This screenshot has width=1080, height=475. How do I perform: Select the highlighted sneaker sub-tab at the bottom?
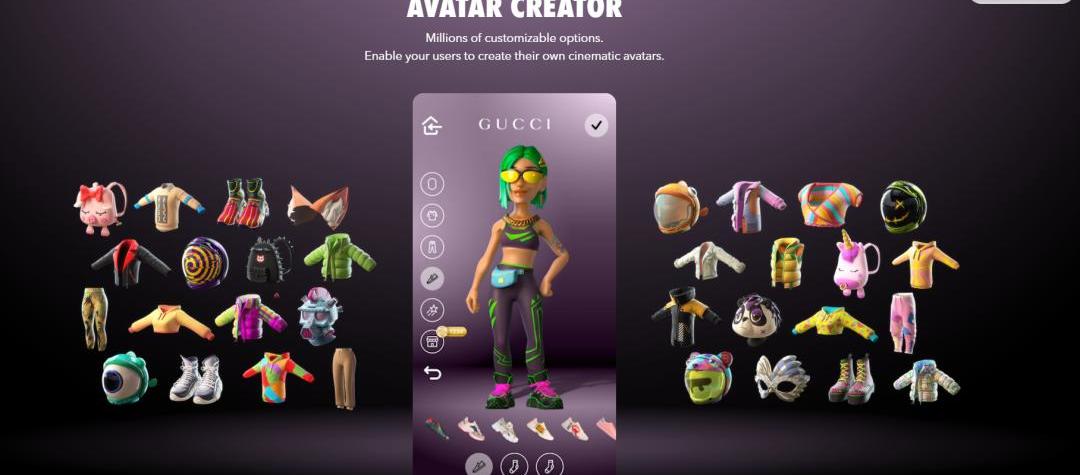coord(481,465)
